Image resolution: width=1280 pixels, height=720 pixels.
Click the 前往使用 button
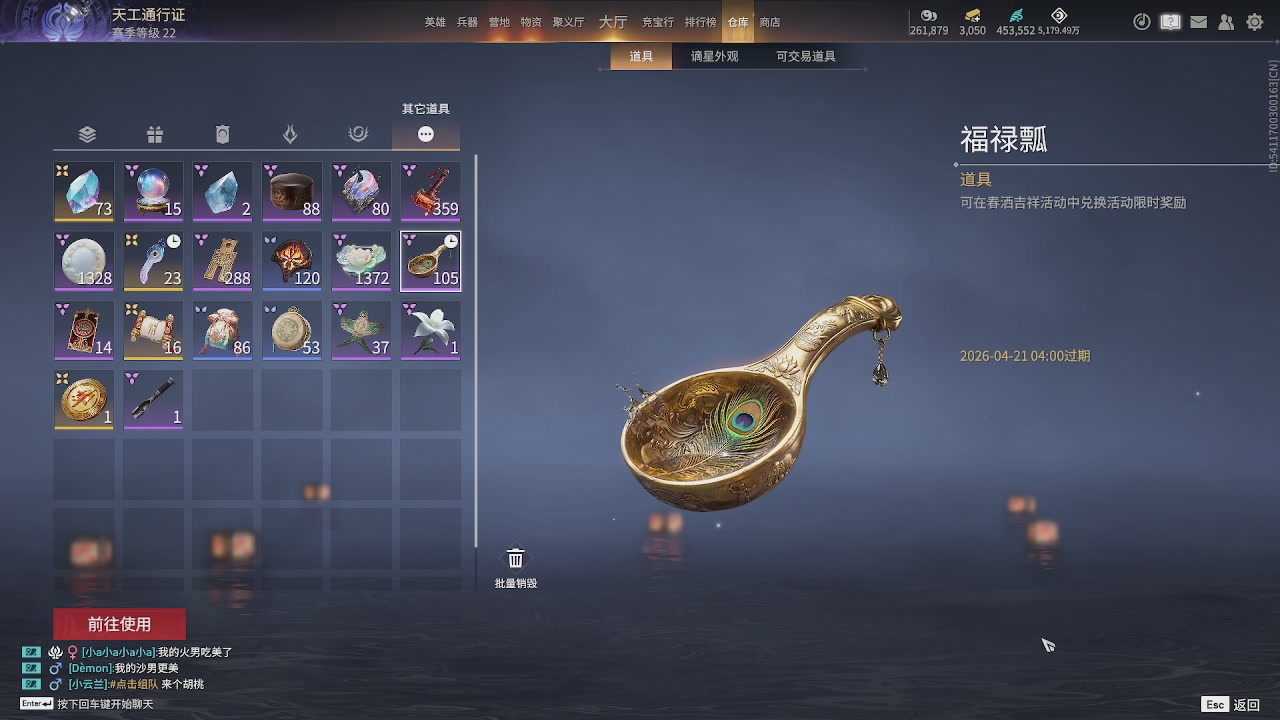click(120, 623)
